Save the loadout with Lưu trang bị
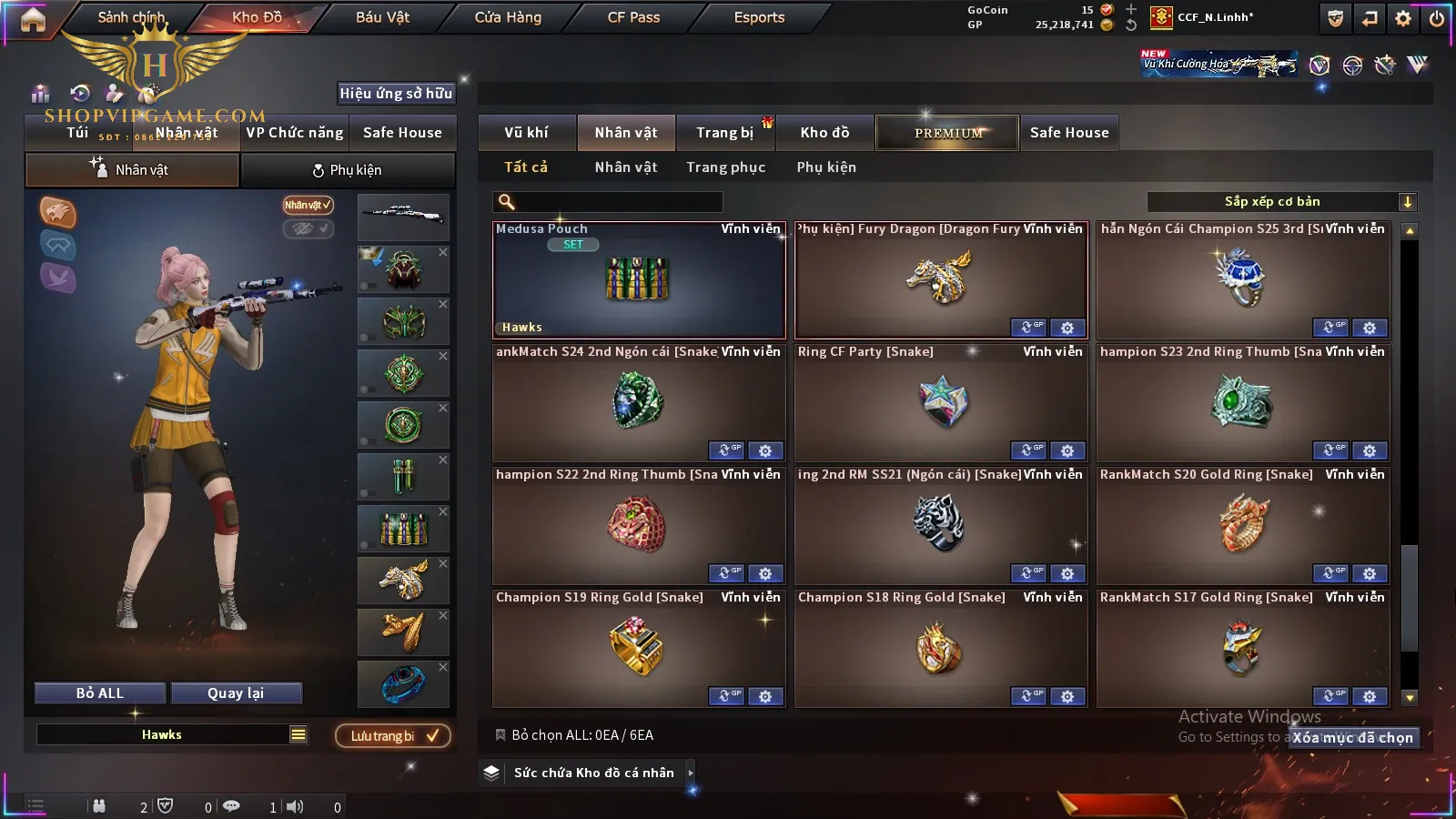The height and width of the screenshot is (819, 1456). pyautogui.click(x=393, y=736)
